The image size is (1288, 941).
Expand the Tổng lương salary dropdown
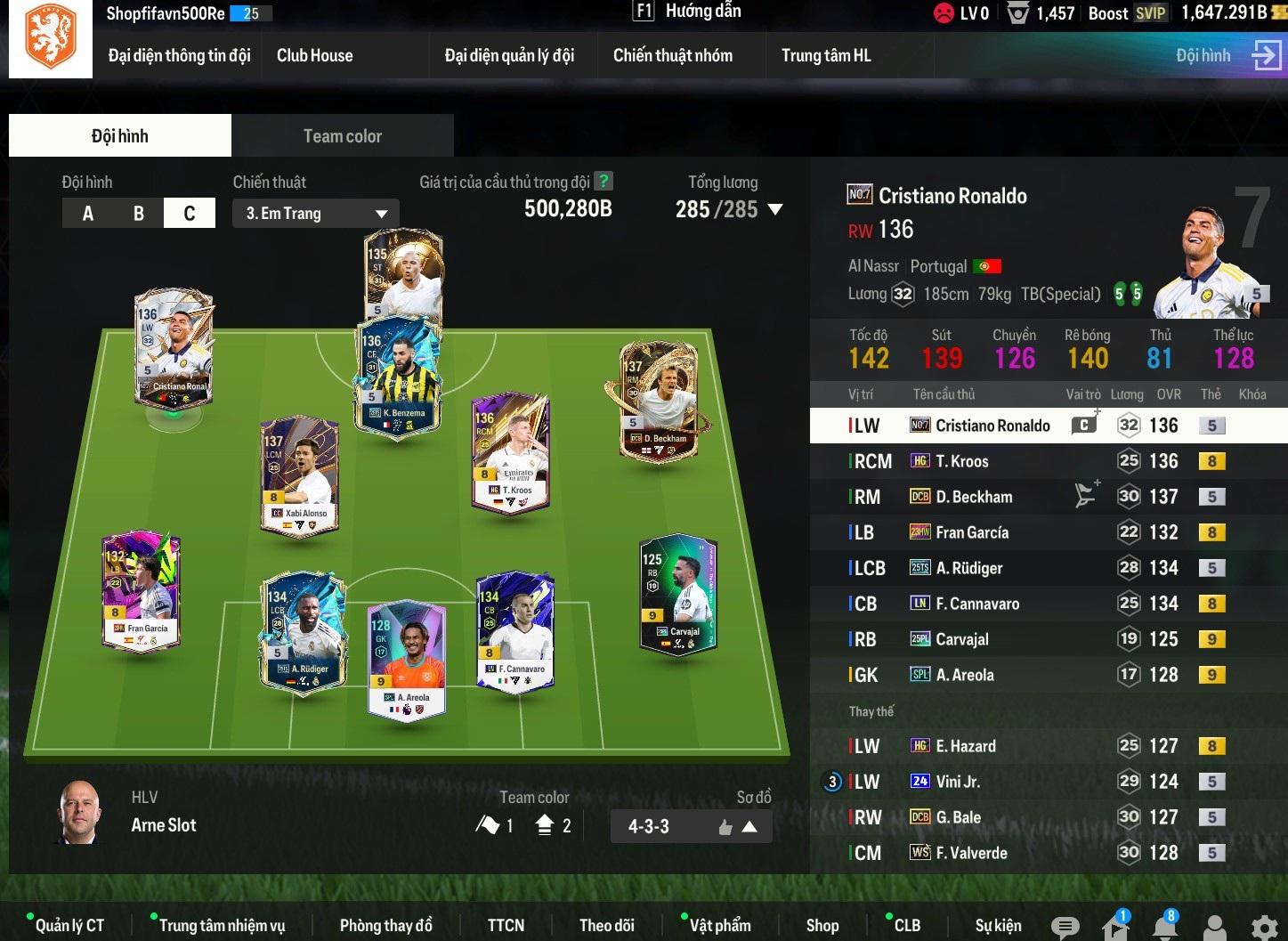pos(774,210)
